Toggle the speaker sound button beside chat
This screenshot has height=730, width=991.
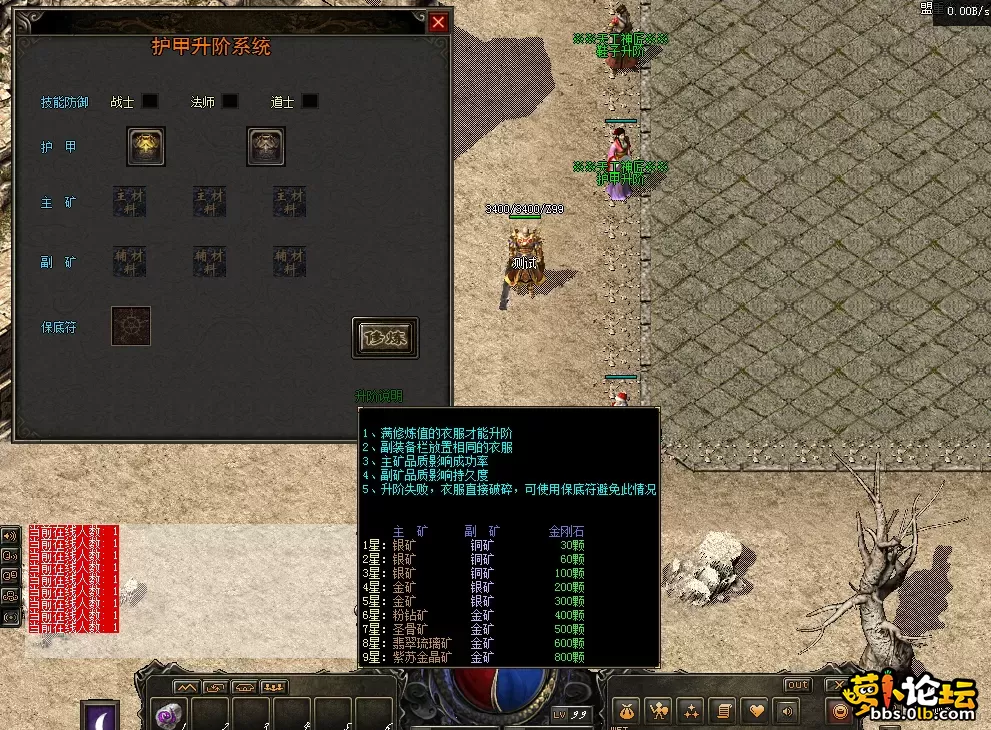click(x=12, y=535)
